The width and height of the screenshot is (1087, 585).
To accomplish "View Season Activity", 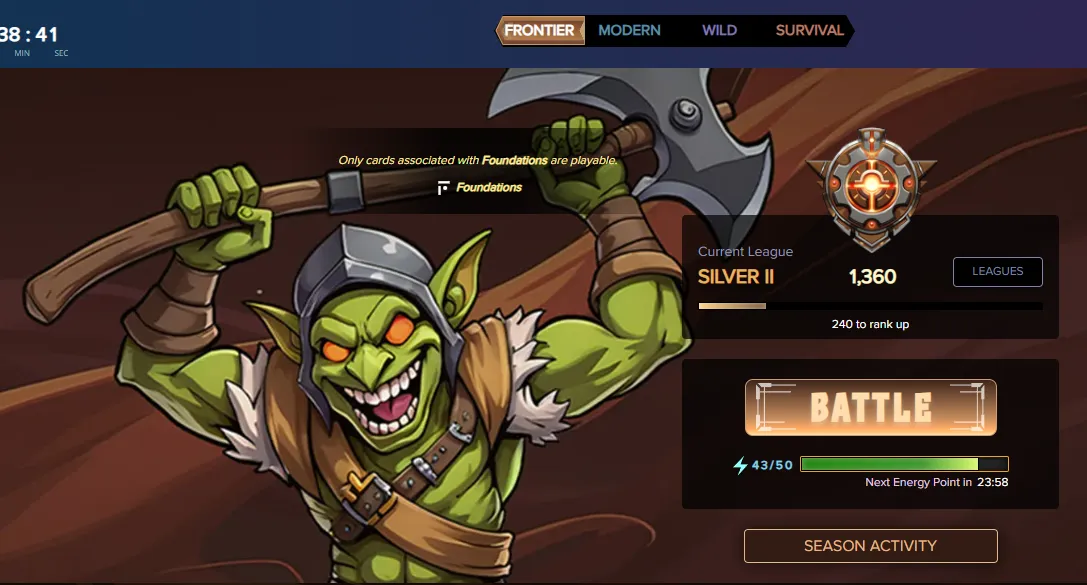I will pyautogui.click(x=870, y=546).
